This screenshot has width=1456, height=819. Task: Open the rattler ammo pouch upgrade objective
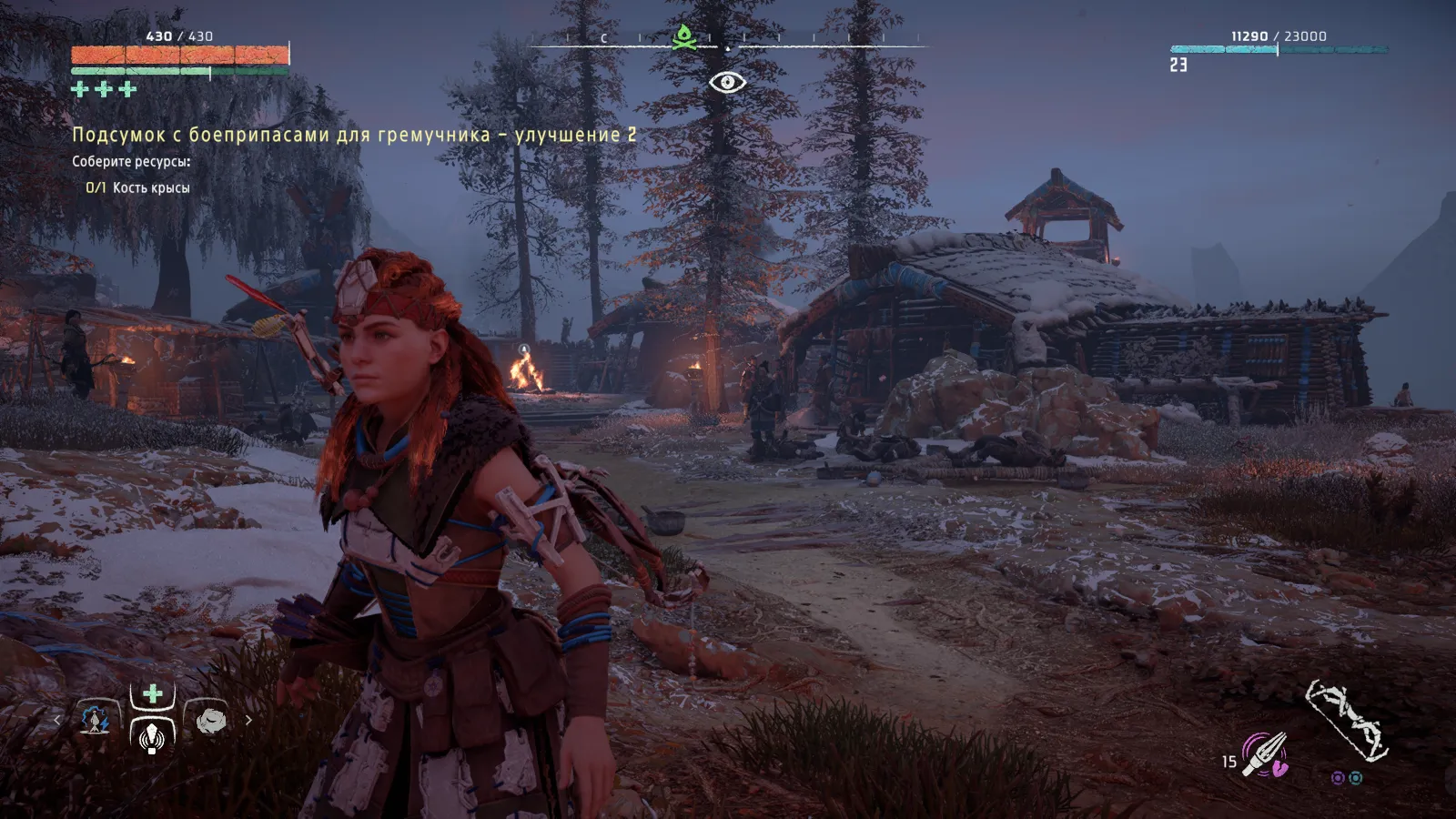pos(354,135)
